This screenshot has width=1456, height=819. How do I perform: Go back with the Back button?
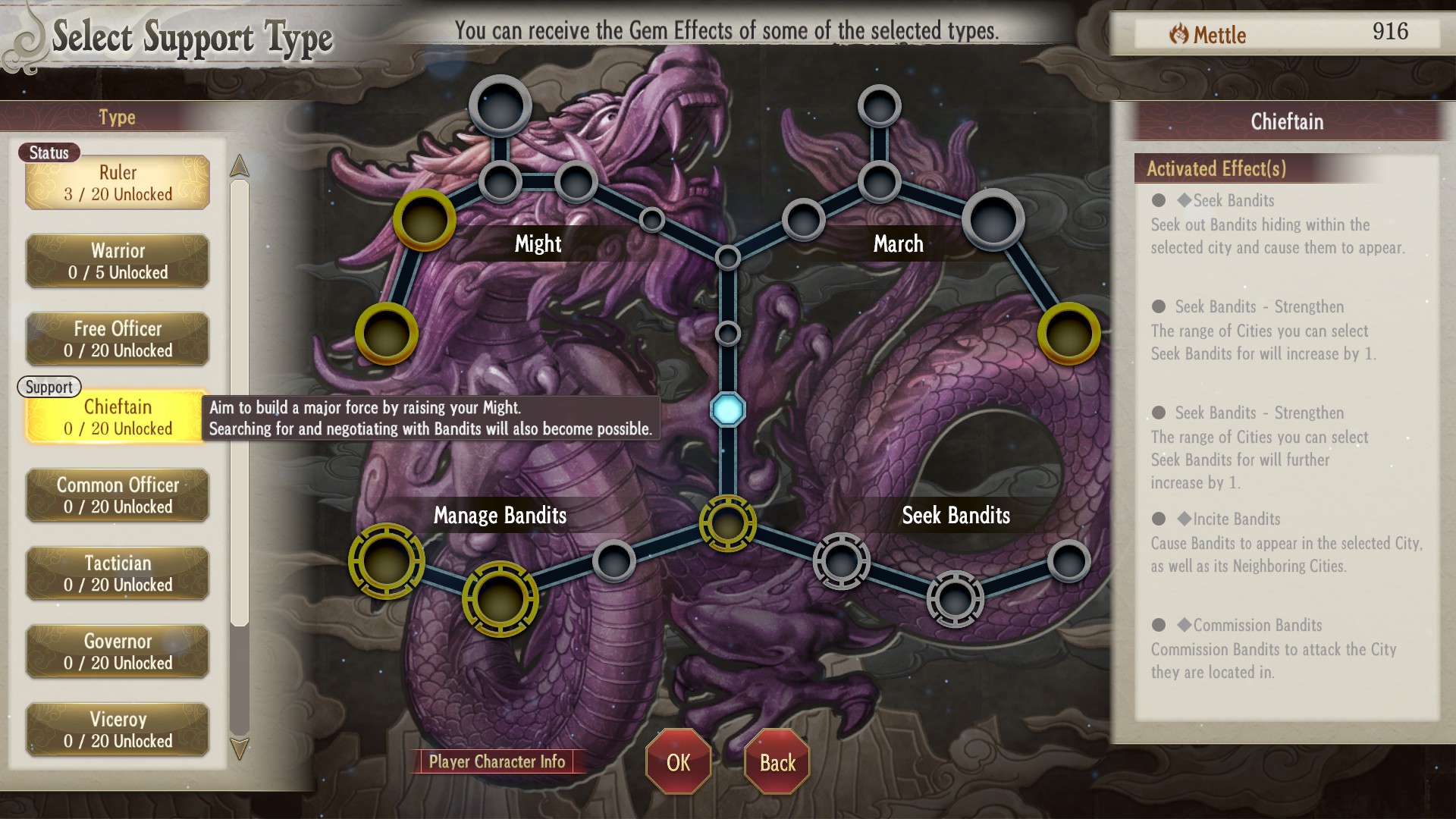point(777,762)
